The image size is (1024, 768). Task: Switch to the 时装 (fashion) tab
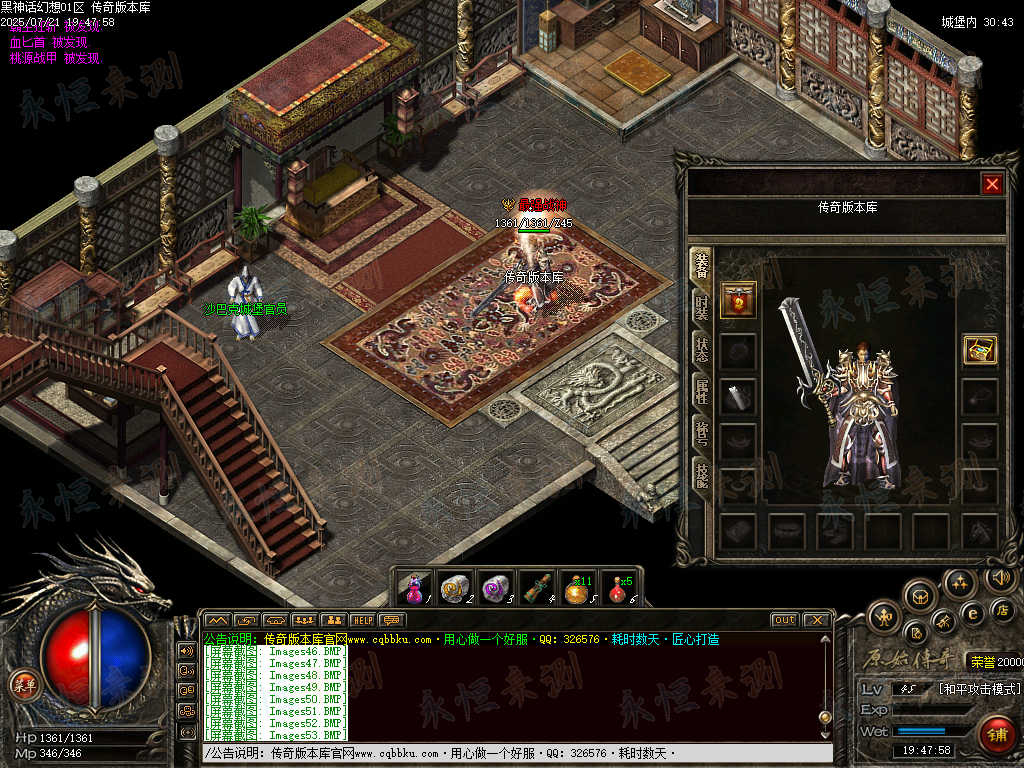click(x=702, y=307)
